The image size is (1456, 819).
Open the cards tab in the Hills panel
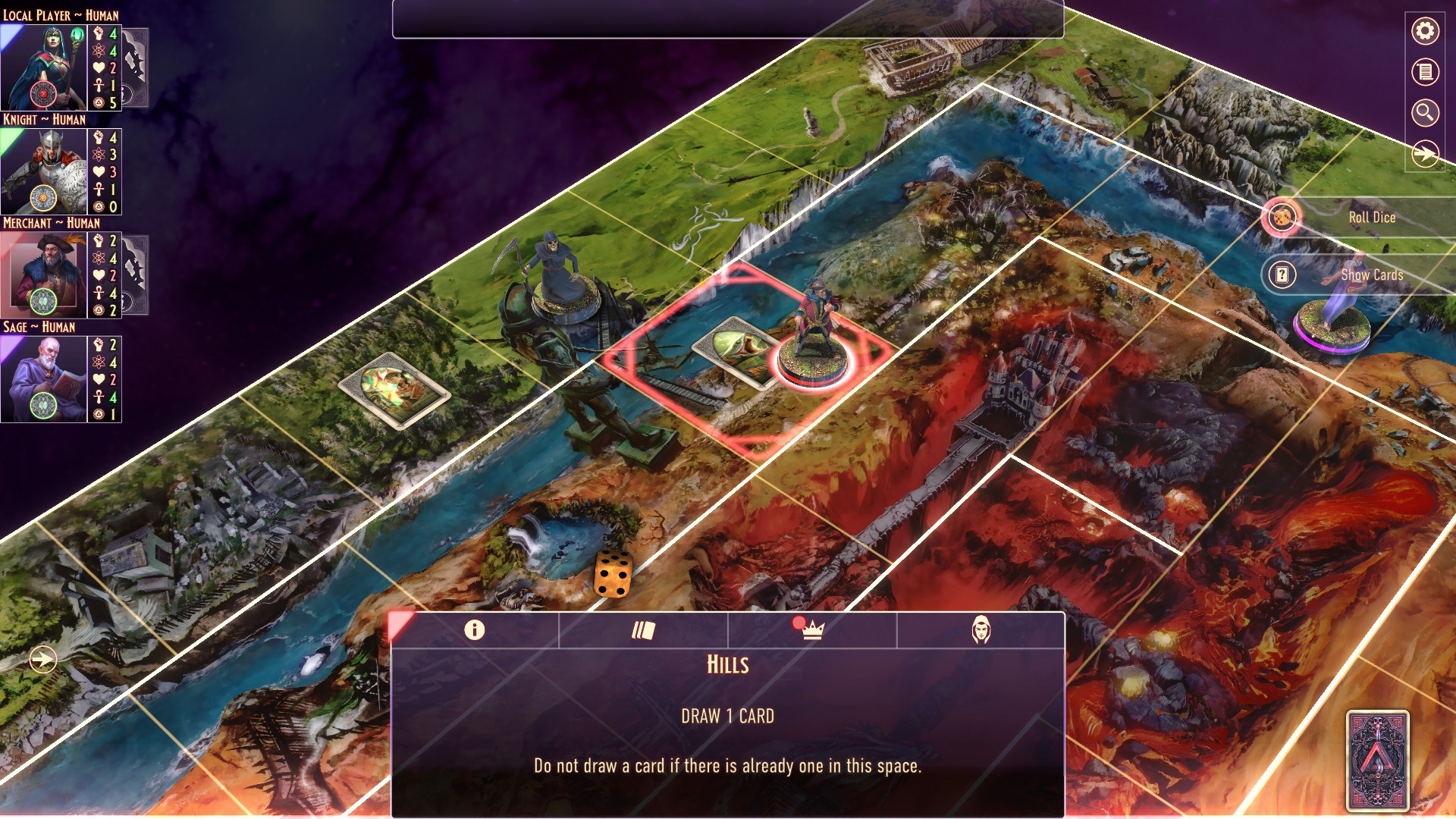pyautogui.click(x=642, y=629)
